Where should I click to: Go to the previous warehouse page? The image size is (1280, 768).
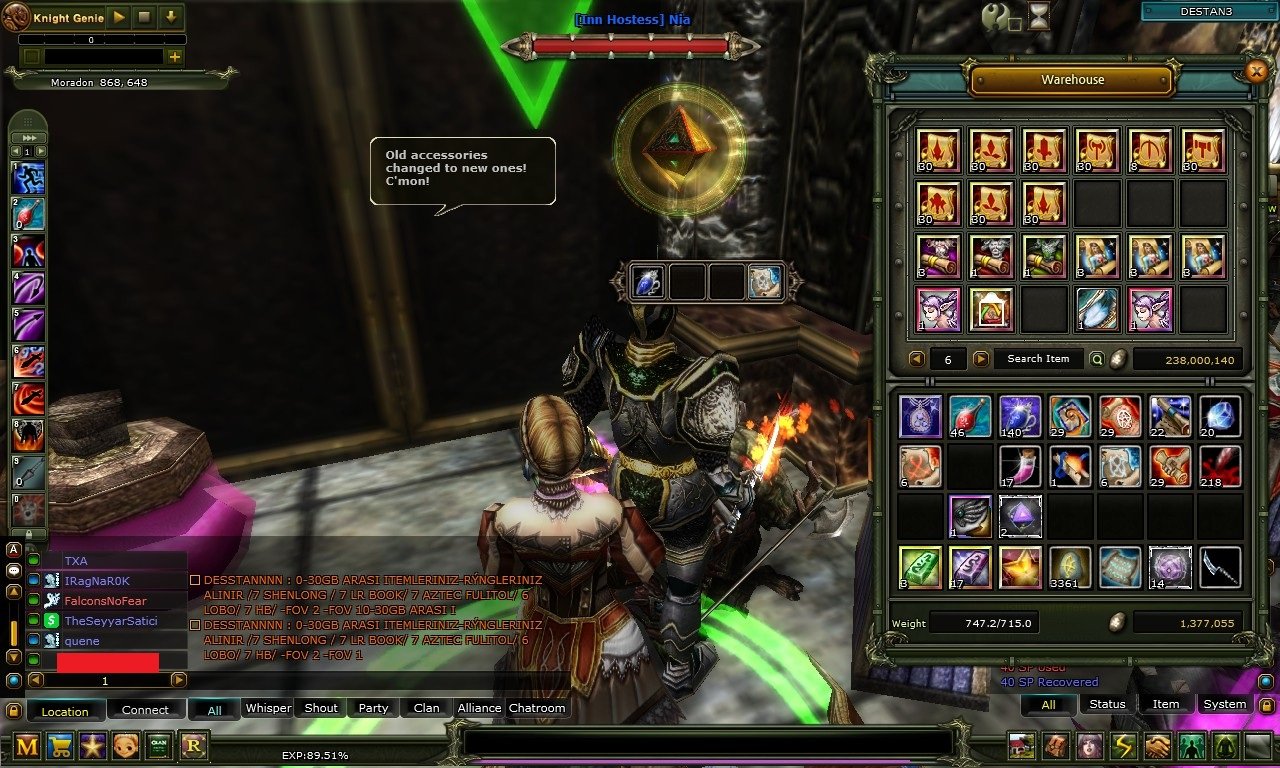click(x=916, y=359)
